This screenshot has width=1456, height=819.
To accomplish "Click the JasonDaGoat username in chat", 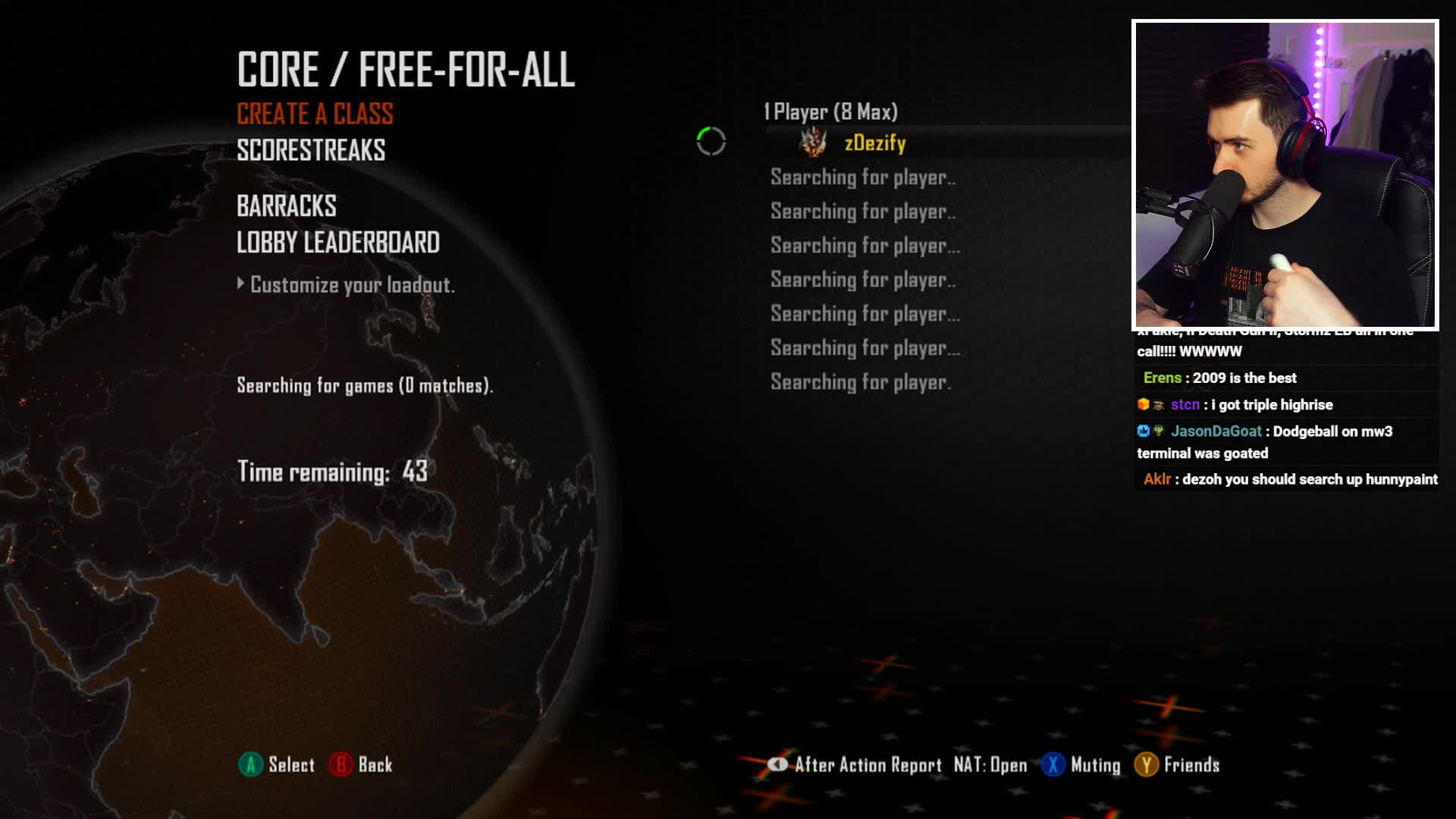I will (x=1216, y=431).
